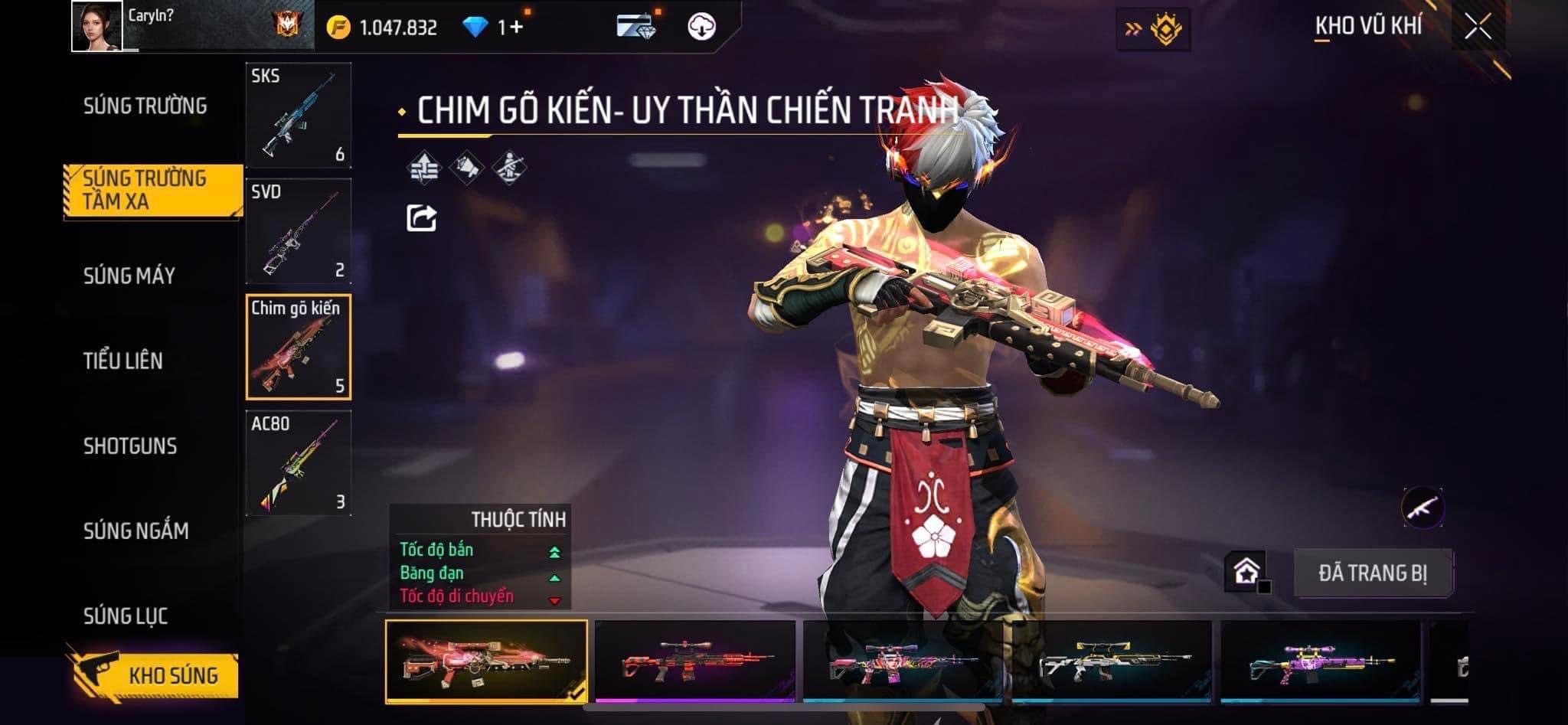The height and width of the screenshot is (725, 1568).
Task: Select the Tiểu Liên category
Action: (x=123, y=361)
